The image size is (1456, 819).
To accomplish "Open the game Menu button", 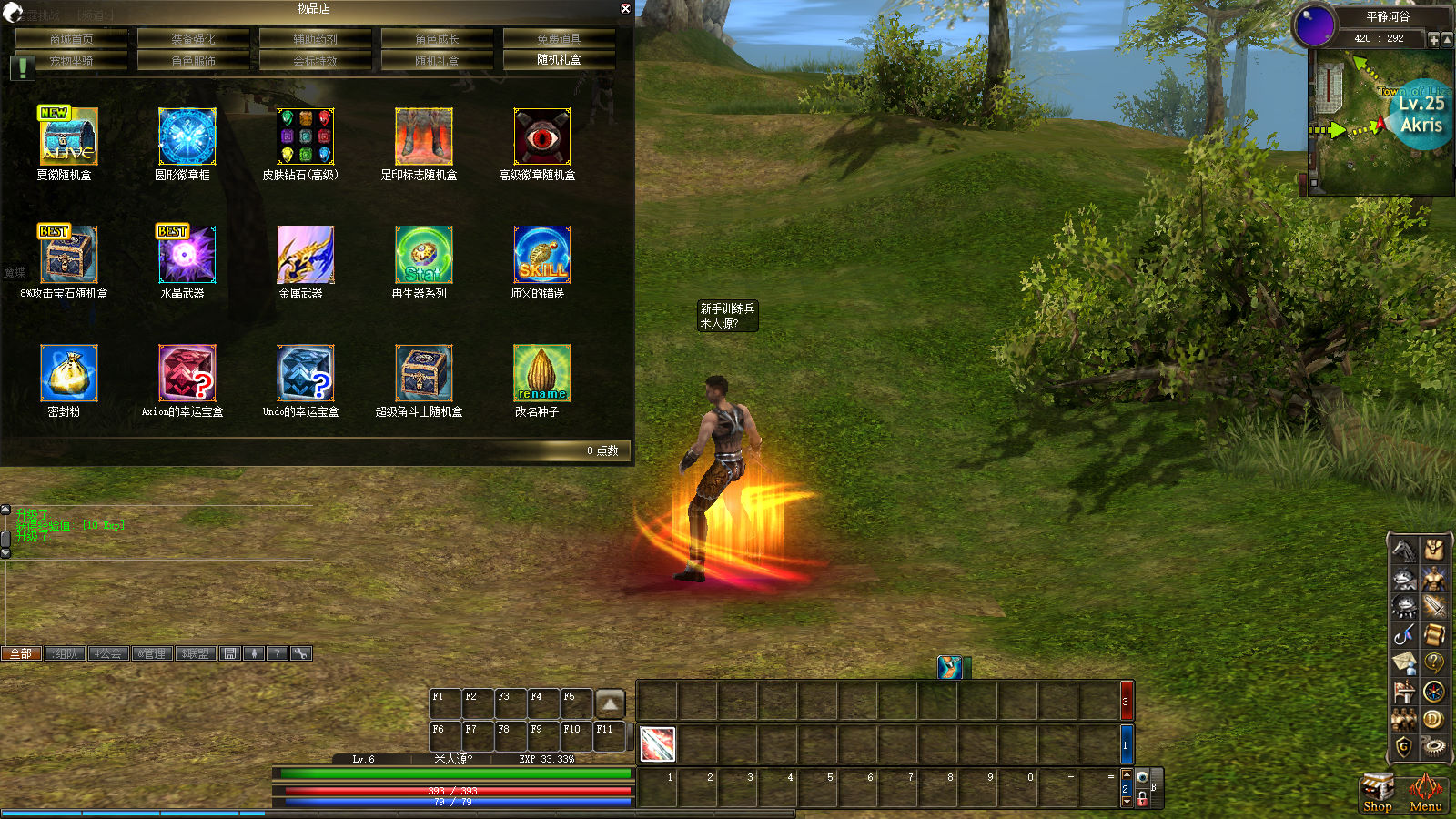I will 1425,792.
